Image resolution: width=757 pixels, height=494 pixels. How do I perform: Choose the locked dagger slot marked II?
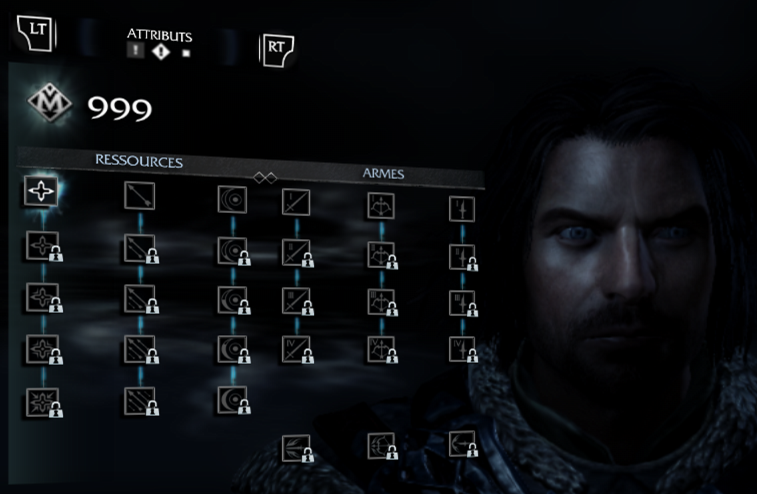point(461,256)
